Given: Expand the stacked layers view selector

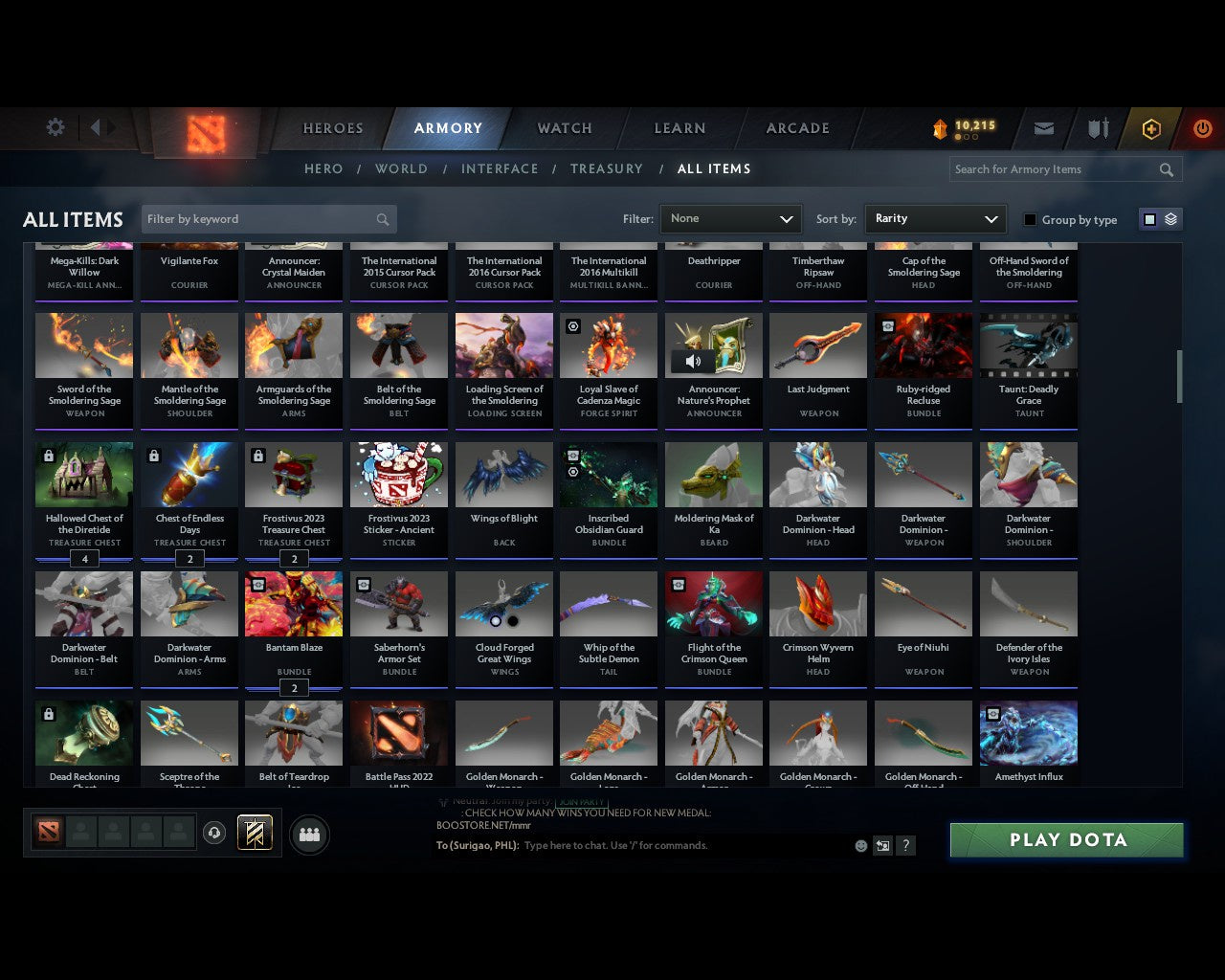Looking at the screenshot, I should click(x=1169, y=219).
